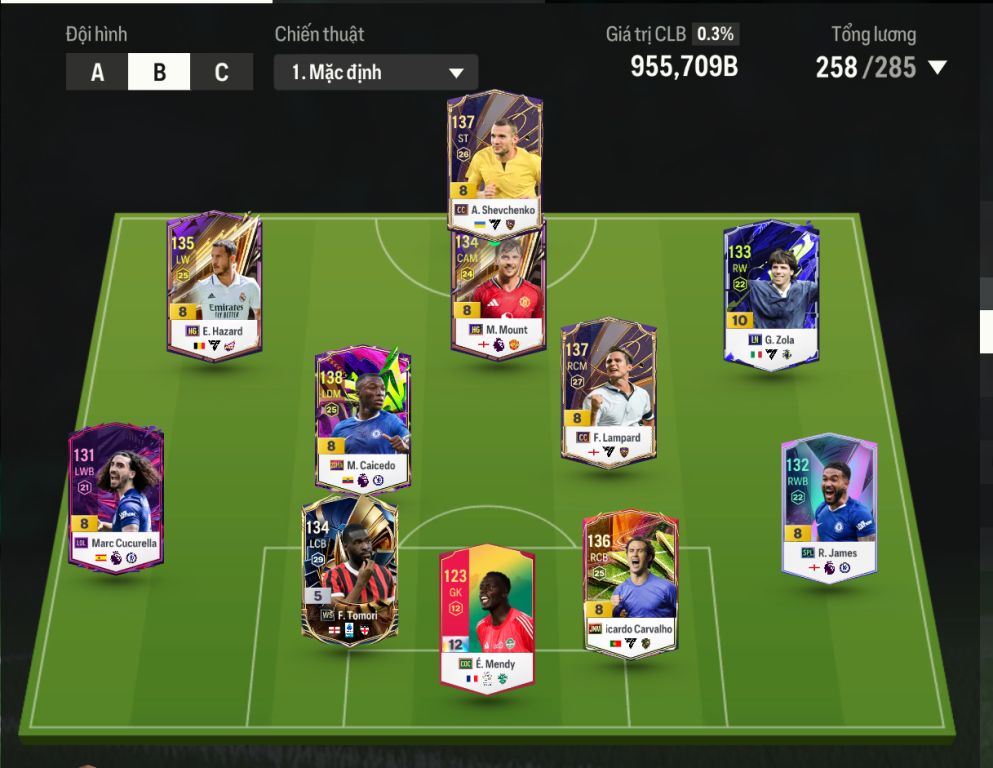Select the G. Zola right wing card
Viewport: 993px width, 768px height.
coord(771,294)
